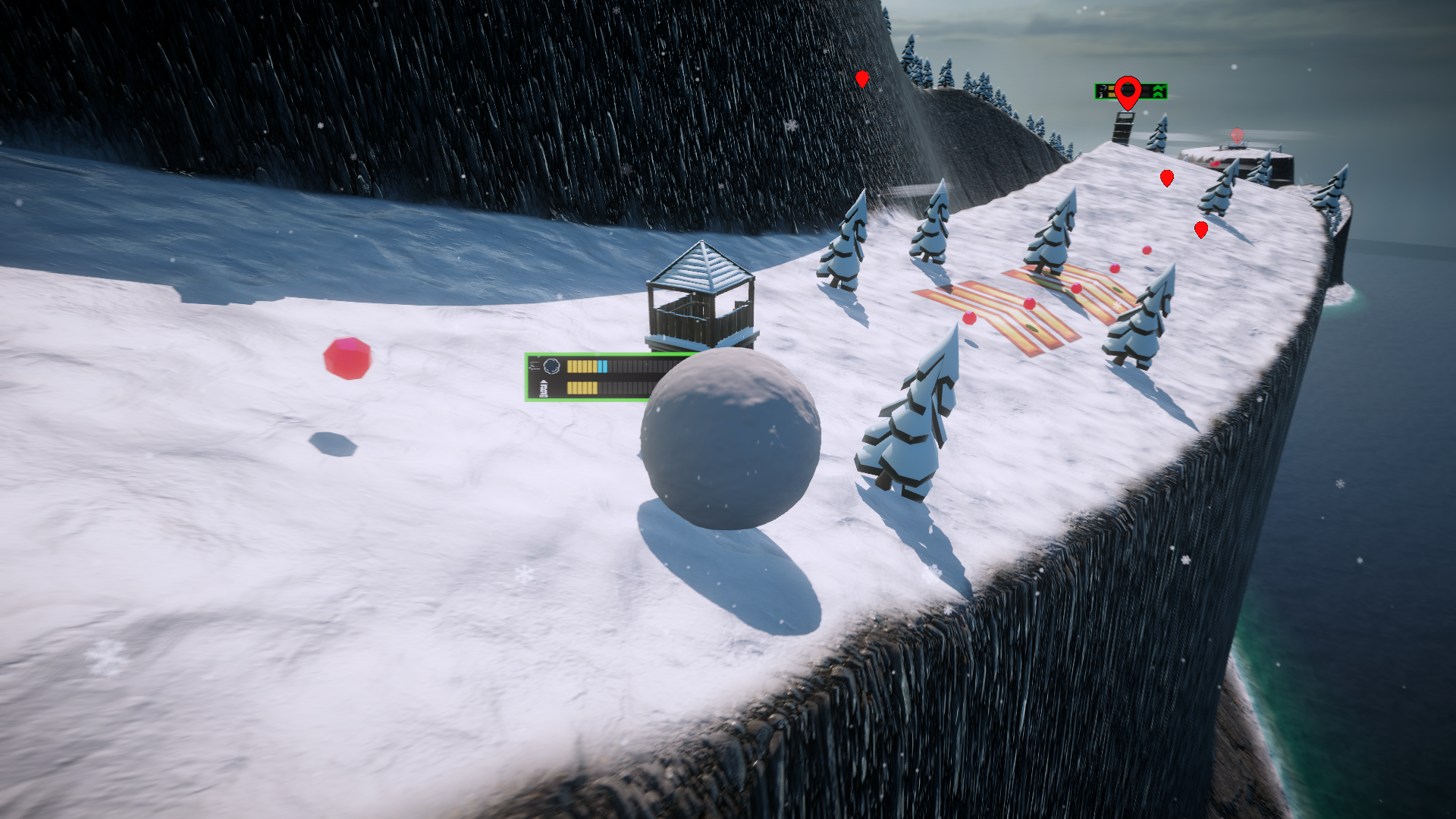The height and width of the screenshot is (819, 1456).
Task: Click the green upgrade chevrons on the distant panel
Action: pos(1158,92)
